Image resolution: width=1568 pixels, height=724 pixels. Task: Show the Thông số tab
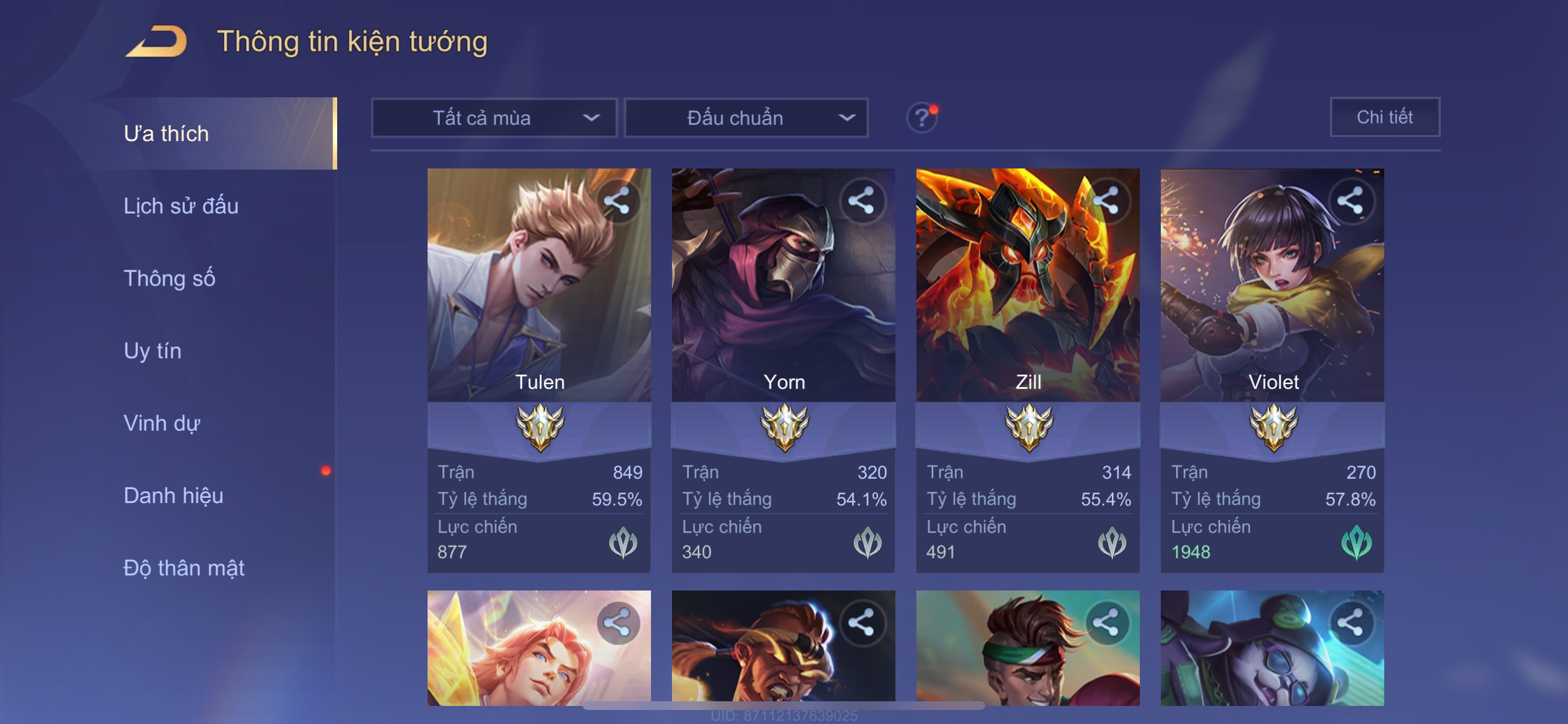tap(169, 279)
